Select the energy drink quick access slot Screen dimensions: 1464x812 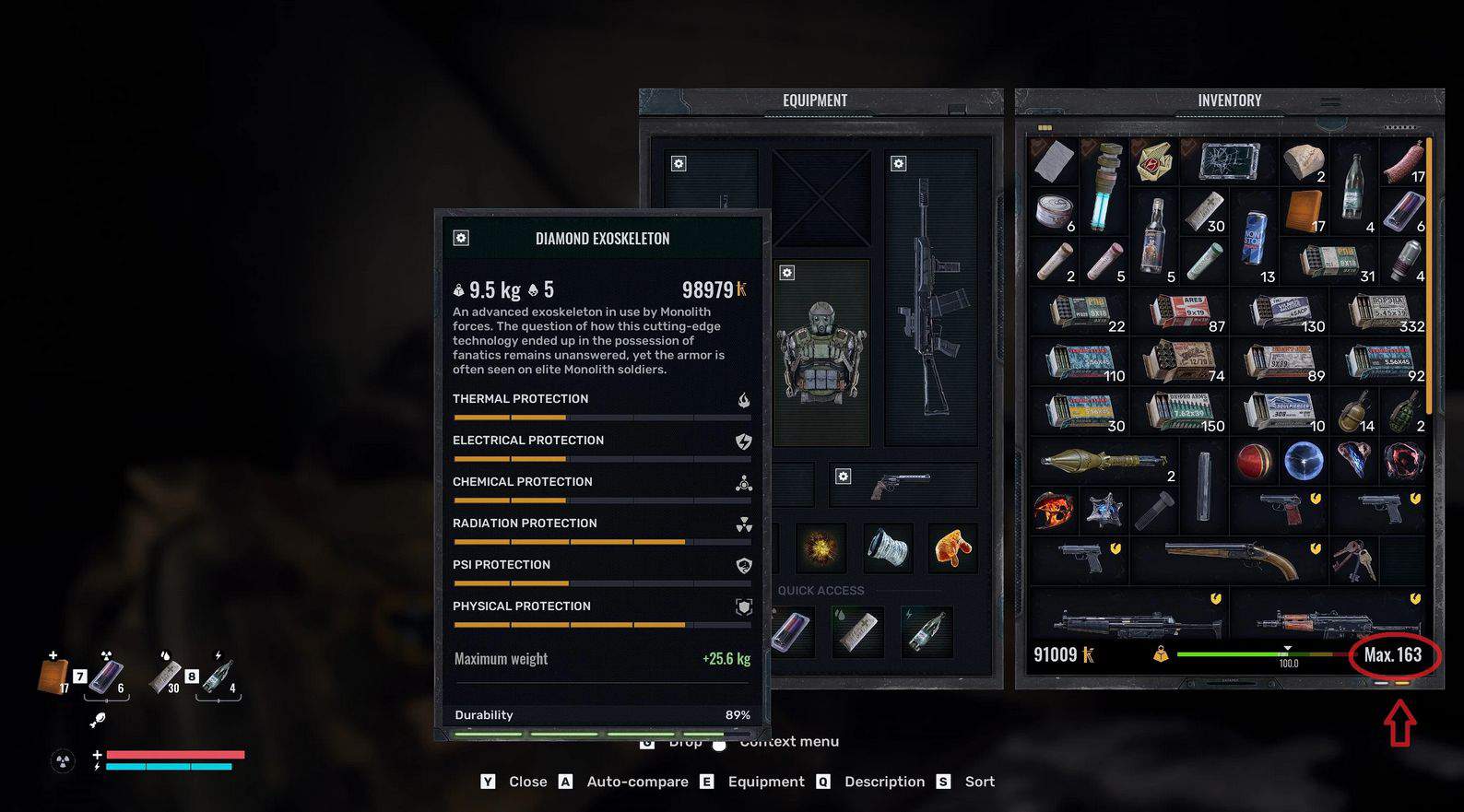click(792, 631)
